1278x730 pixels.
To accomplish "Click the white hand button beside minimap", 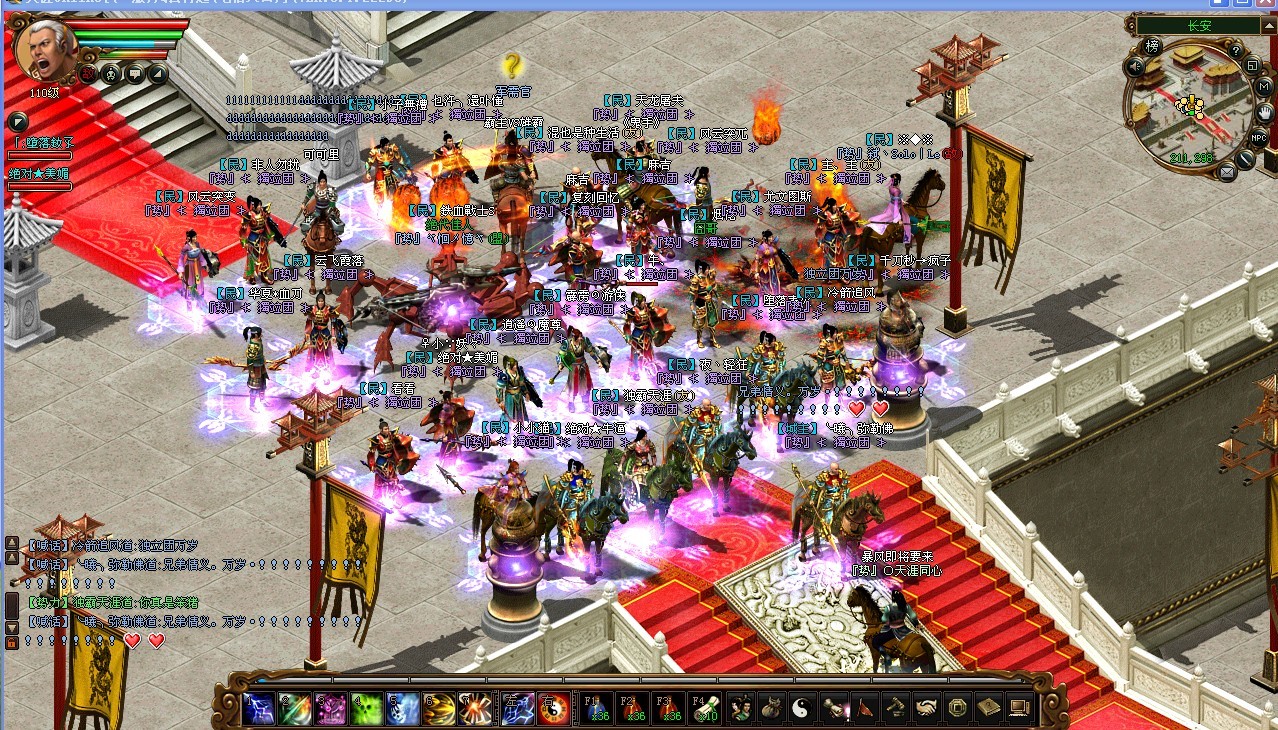I will tap(1265, 111).
